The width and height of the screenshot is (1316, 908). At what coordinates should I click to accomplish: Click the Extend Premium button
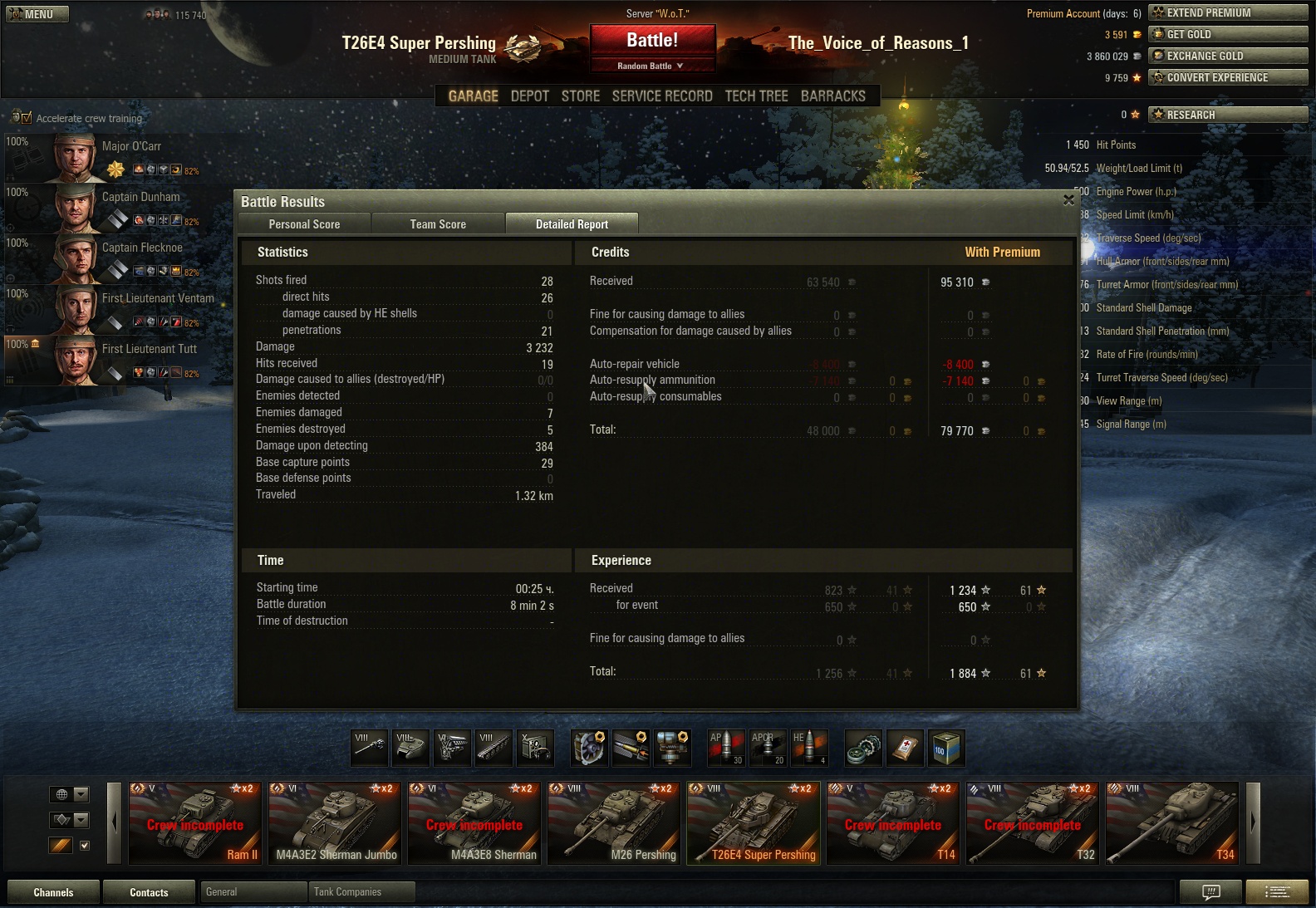click(x=1227, y=12)
